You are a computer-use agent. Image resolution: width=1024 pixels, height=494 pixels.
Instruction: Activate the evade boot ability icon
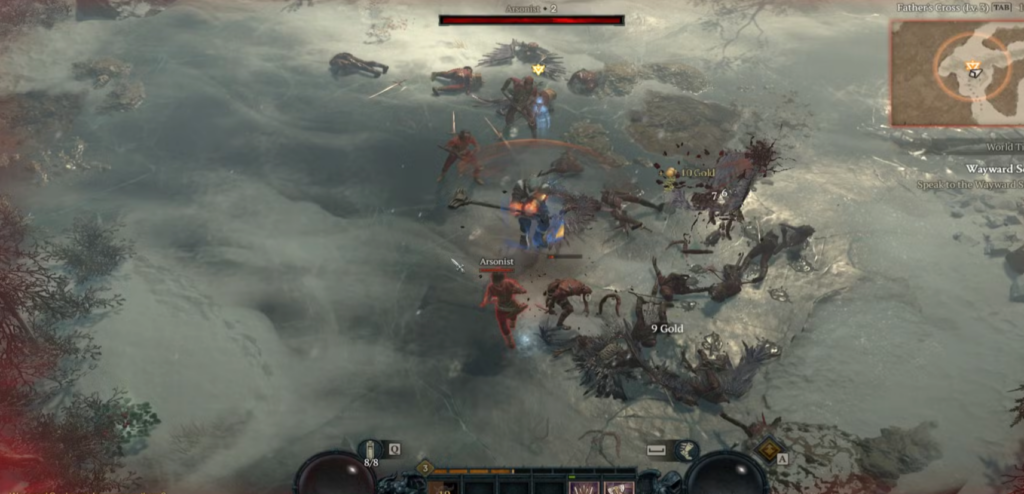pyautogui.click(x=688, y=451)
